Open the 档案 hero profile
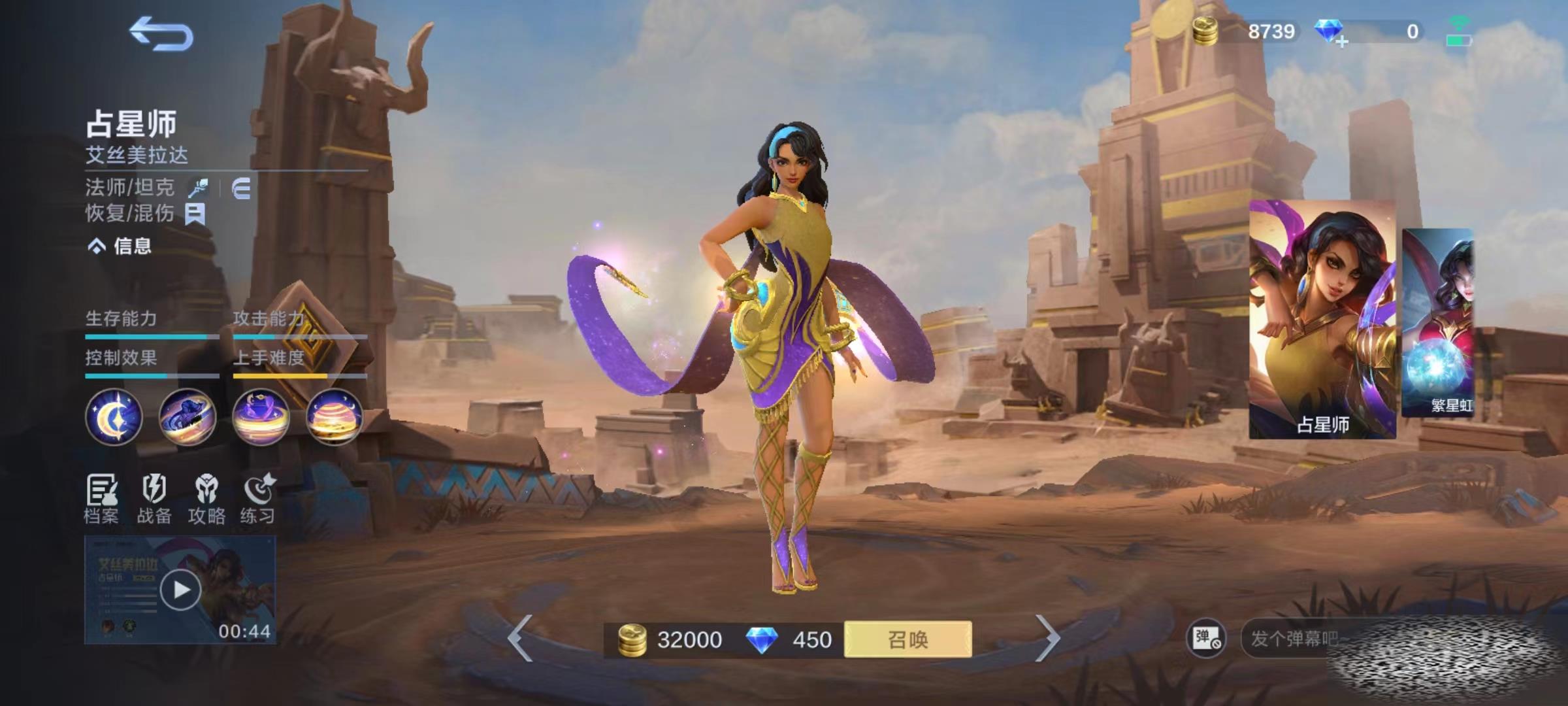This screenshot has width=1568, height=706. 101,499
